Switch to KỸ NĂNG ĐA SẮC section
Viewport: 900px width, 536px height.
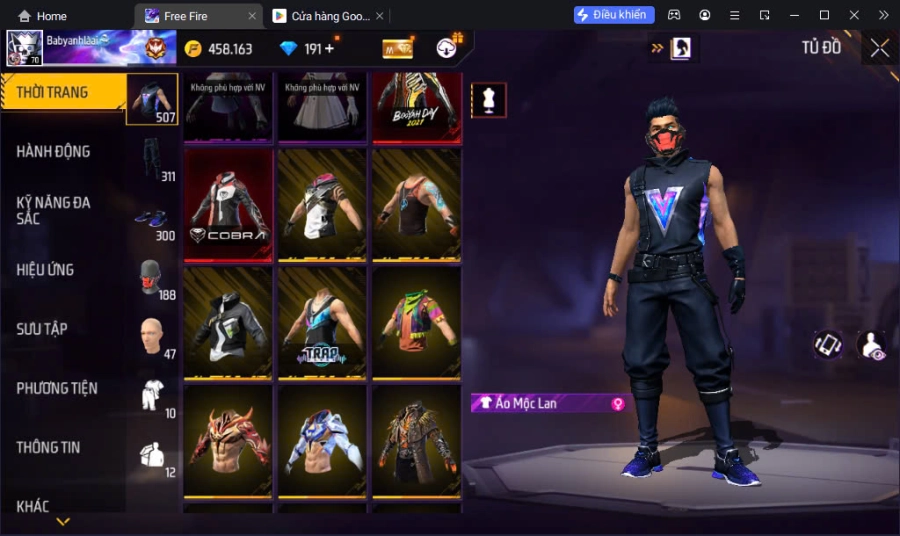click(x=55, y=210)
